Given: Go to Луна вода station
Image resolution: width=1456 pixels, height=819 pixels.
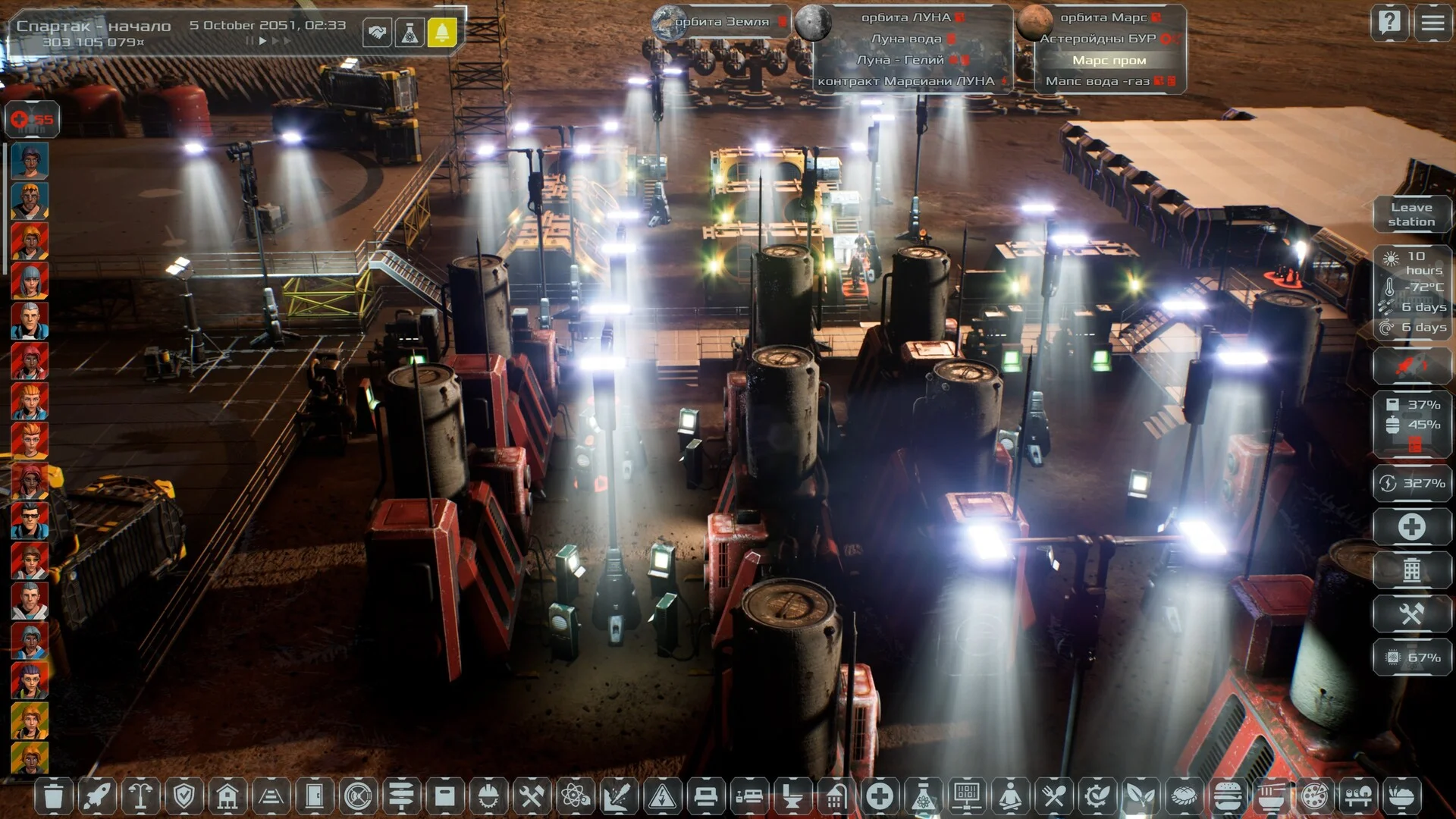Looking at the screenshot, I should point(906,39).
